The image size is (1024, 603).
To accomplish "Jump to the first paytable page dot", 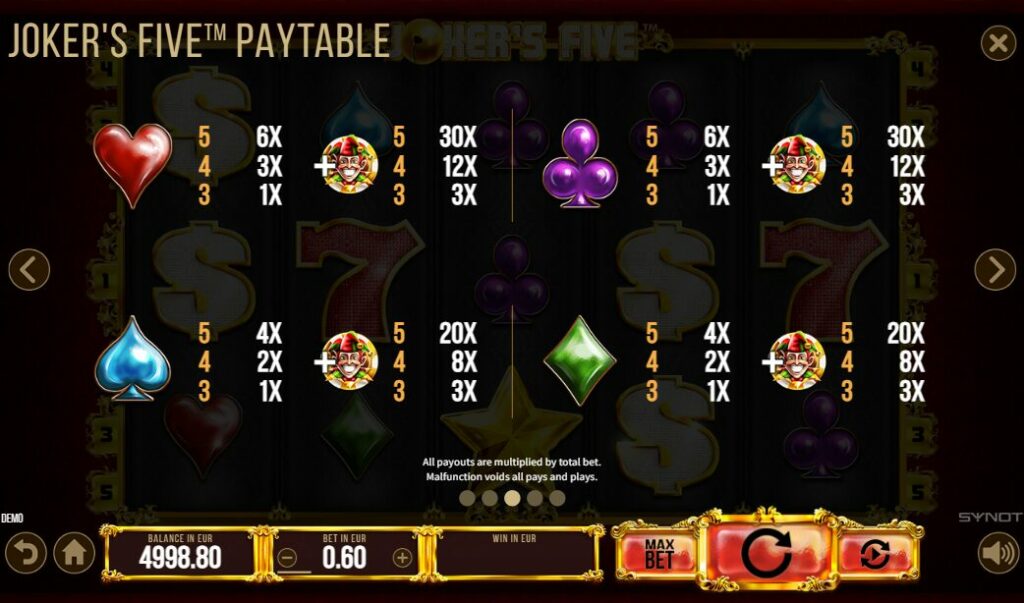I will (x=467, y=497).
